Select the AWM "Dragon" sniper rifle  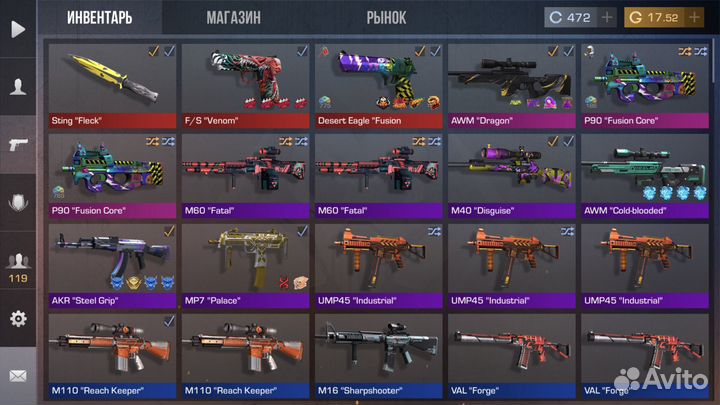(x=511, y=85)
